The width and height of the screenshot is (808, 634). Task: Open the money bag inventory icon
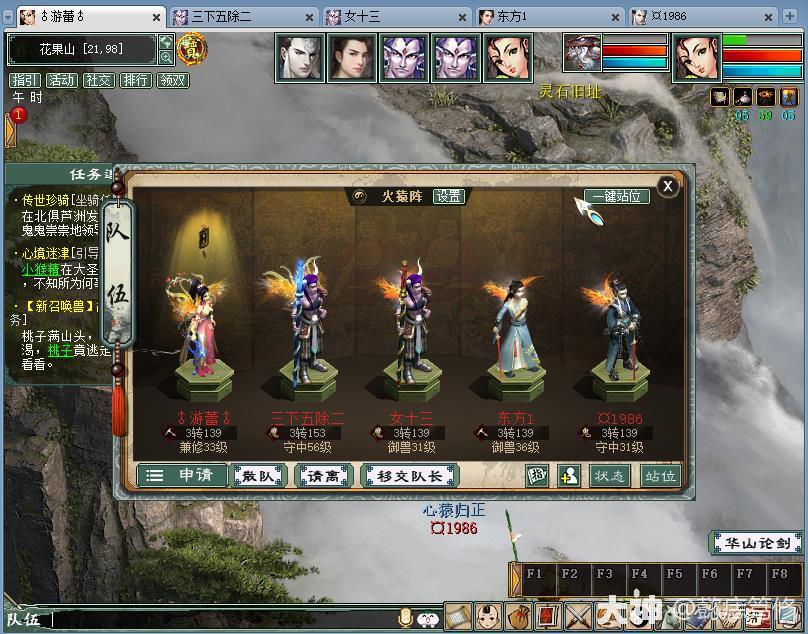pyautogui.click(x=517, y=616)
